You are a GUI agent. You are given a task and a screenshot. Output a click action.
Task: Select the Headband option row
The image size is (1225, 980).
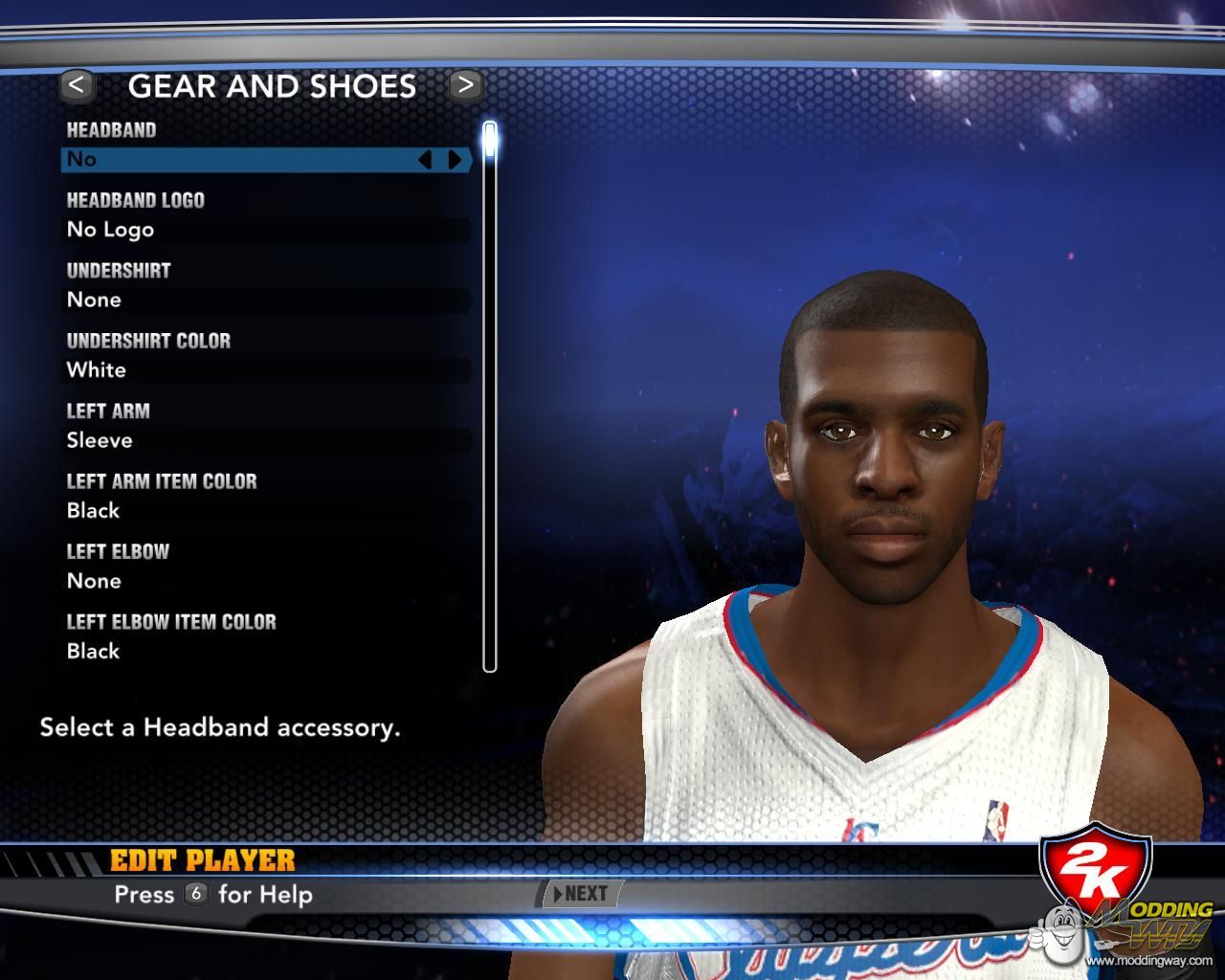[239, 159]
